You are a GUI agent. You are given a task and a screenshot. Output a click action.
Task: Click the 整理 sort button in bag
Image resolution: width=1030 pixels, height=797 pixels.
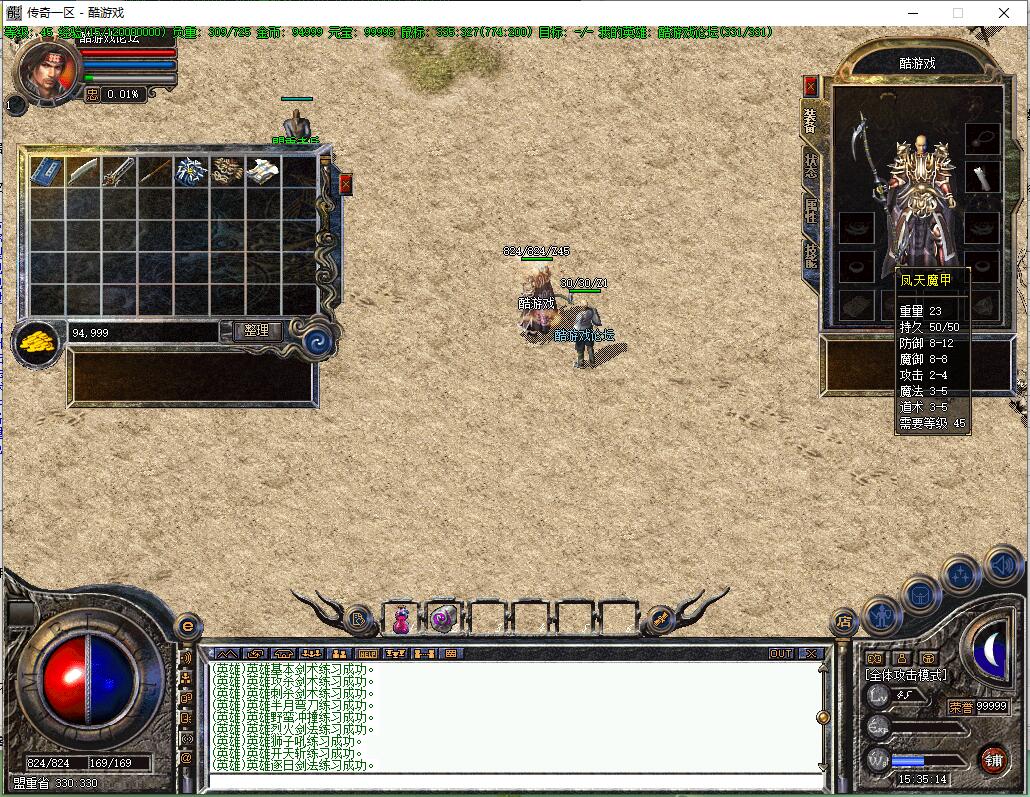(257, 331)
